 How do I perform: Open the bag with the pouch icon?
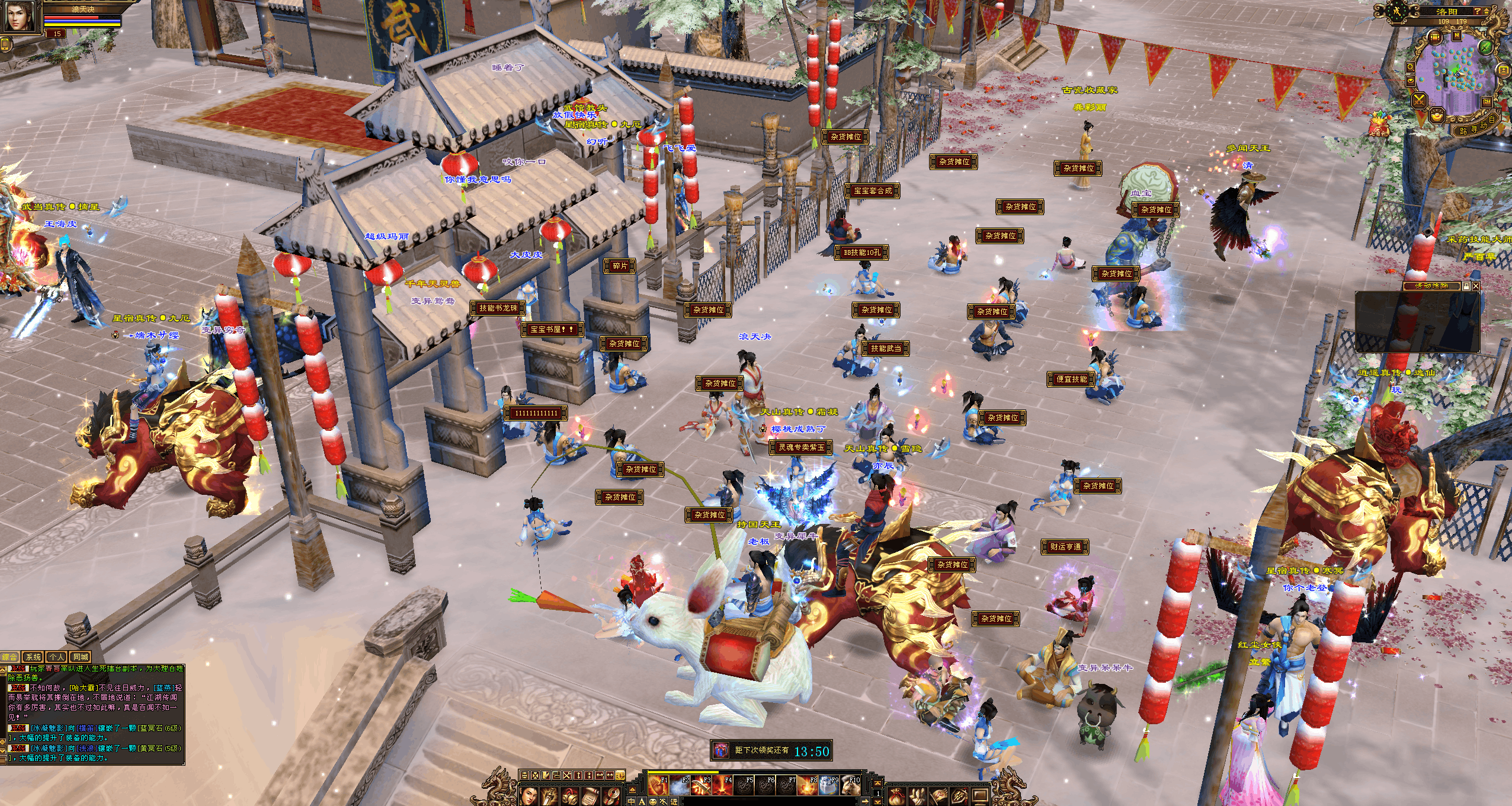pyautogui.click(x=898, y=795)
